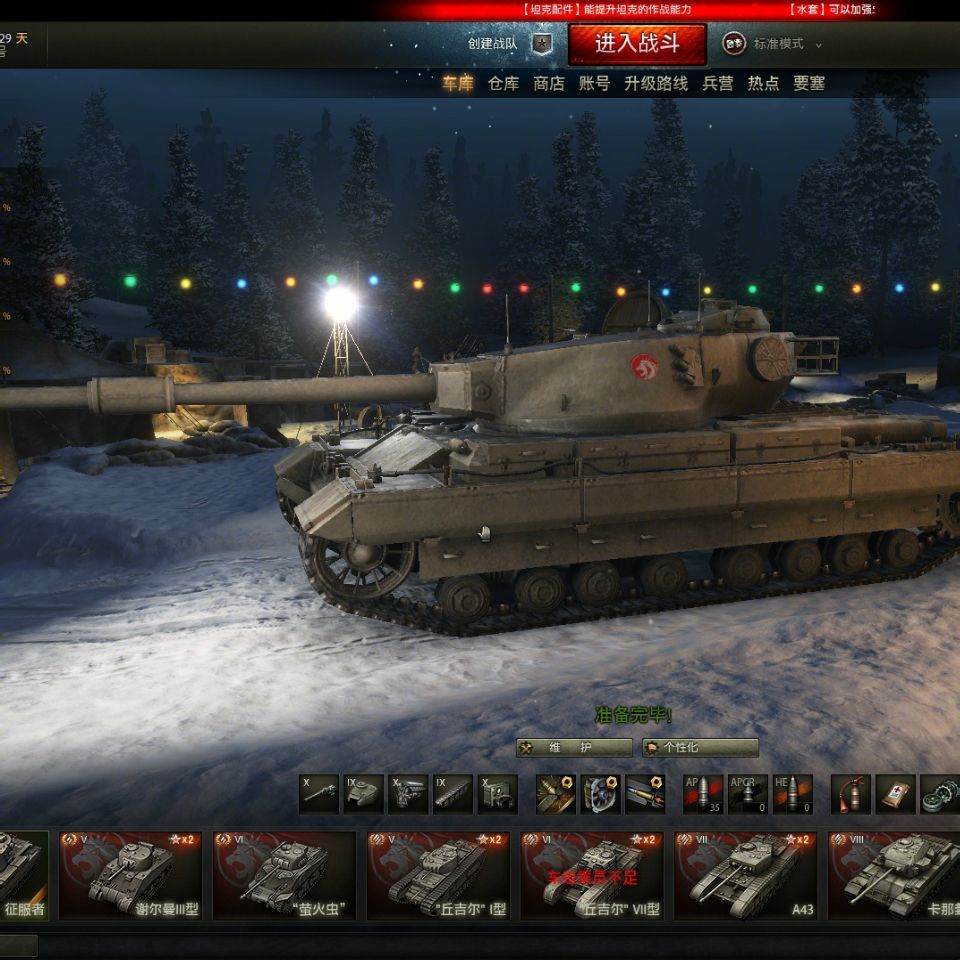Screen dimensions: 960x960
Task: Open the 创建战队 platoon creation button
Action: pos(510,44)
